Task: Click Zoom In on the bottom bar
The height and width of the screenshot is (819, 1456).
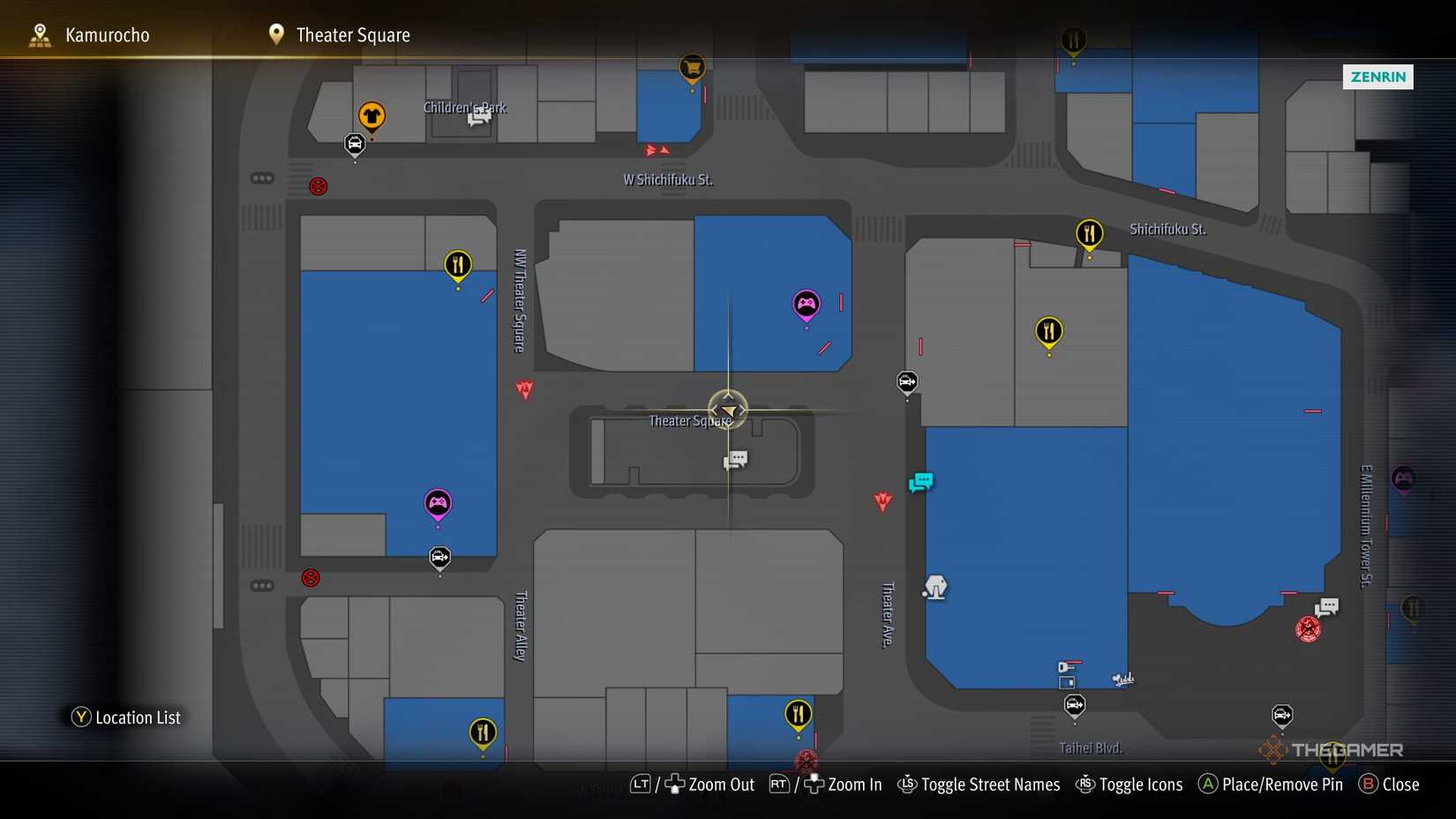Action: click(x=854, y=784)
